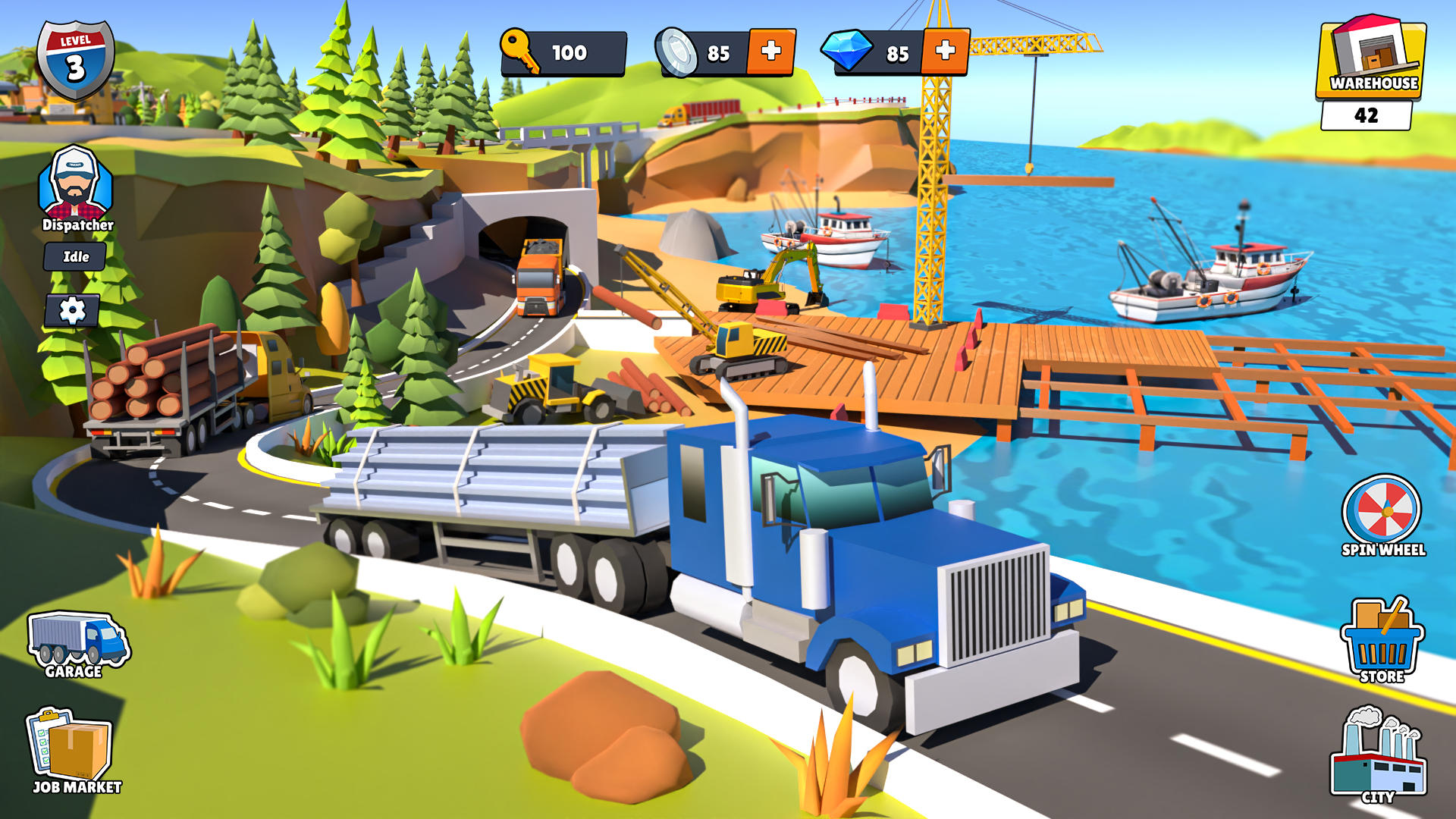Click the warehouse counter showing 42
This screenshot has width=1456, height=819.
point(1368,114)
